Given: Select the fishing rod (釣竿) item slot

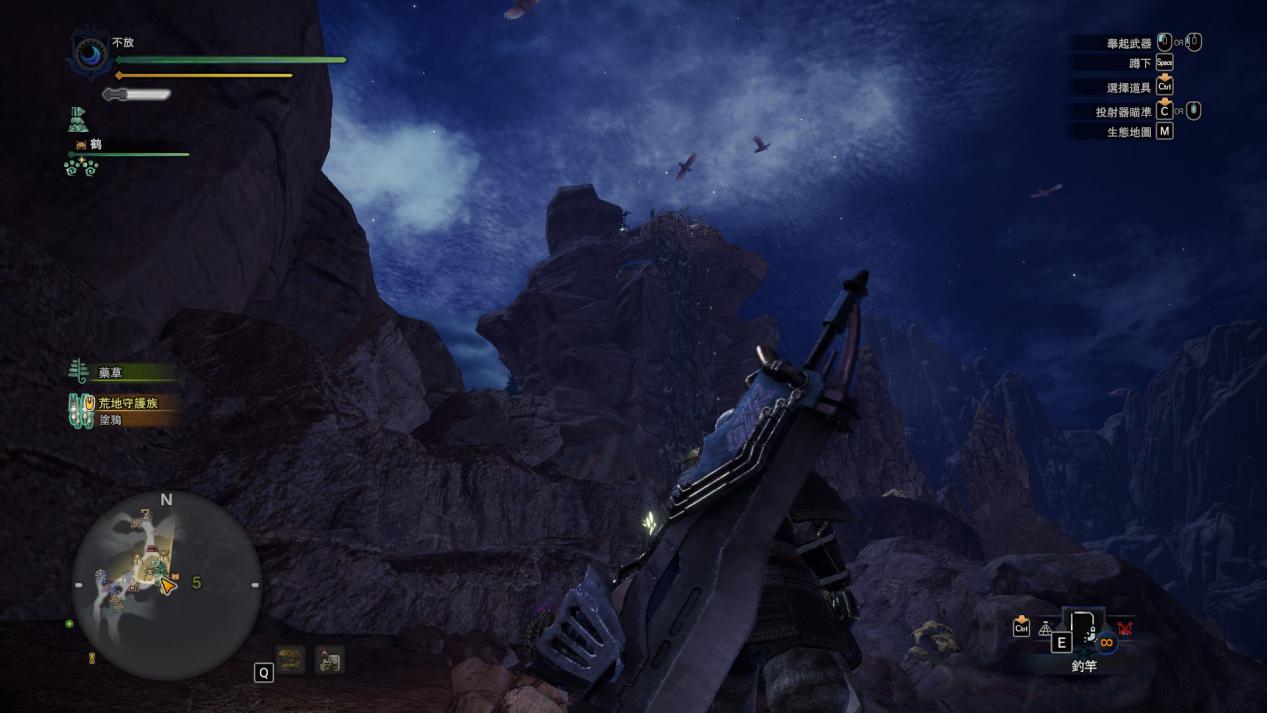Looking at the screenshot, I should point(1085,630).
